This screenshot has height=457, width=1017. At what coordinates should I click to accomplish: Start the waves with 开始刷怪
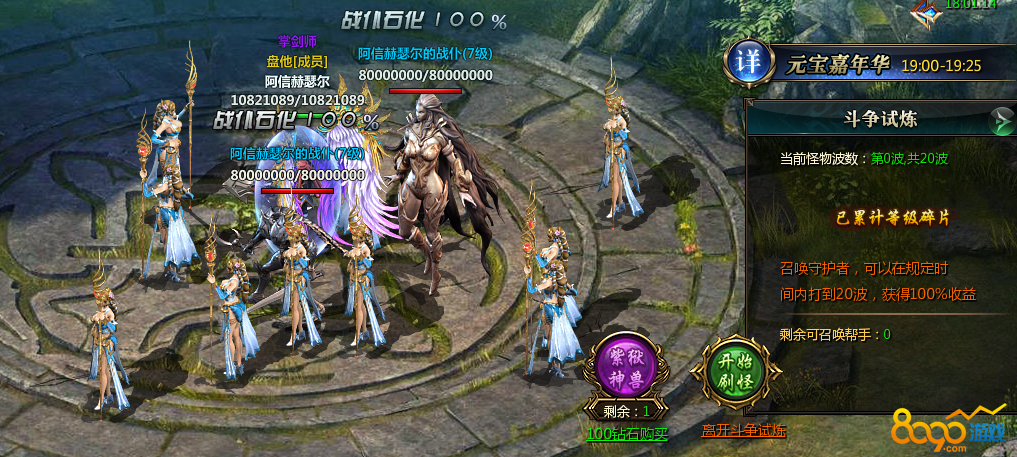click(x=736, y=367)
